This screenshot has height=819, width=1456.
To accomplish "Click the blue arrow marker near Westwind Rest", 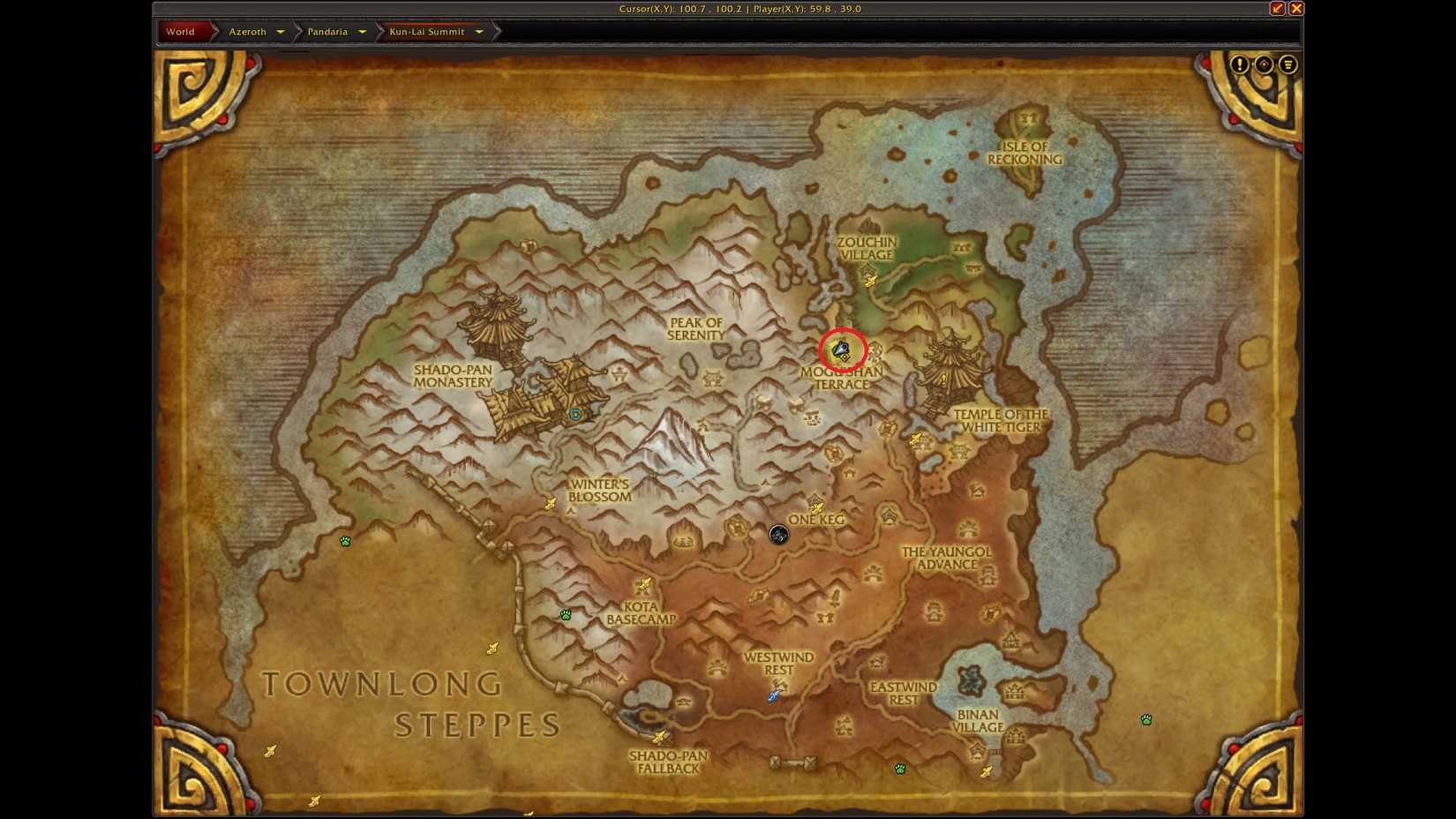I will pyautogui.click(x=771, y=696).
